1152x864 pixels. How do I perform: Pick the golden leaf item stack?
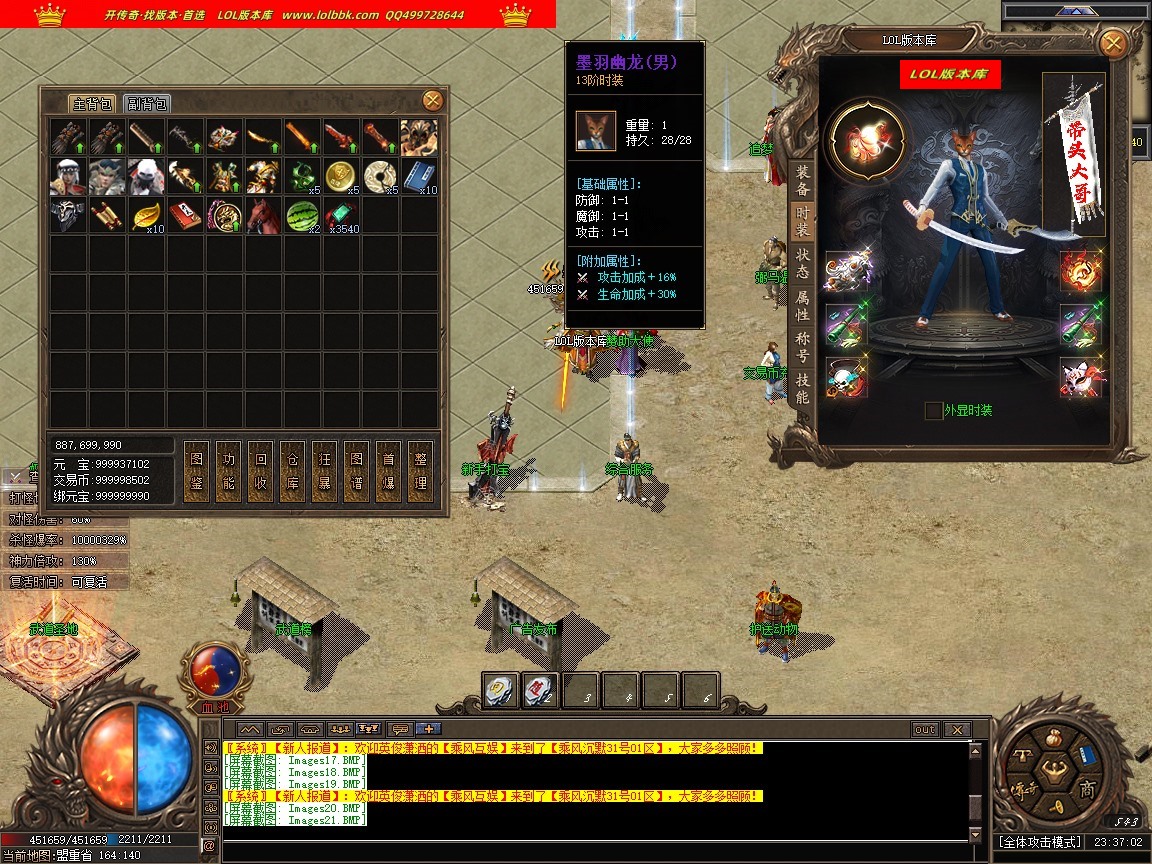147,215
